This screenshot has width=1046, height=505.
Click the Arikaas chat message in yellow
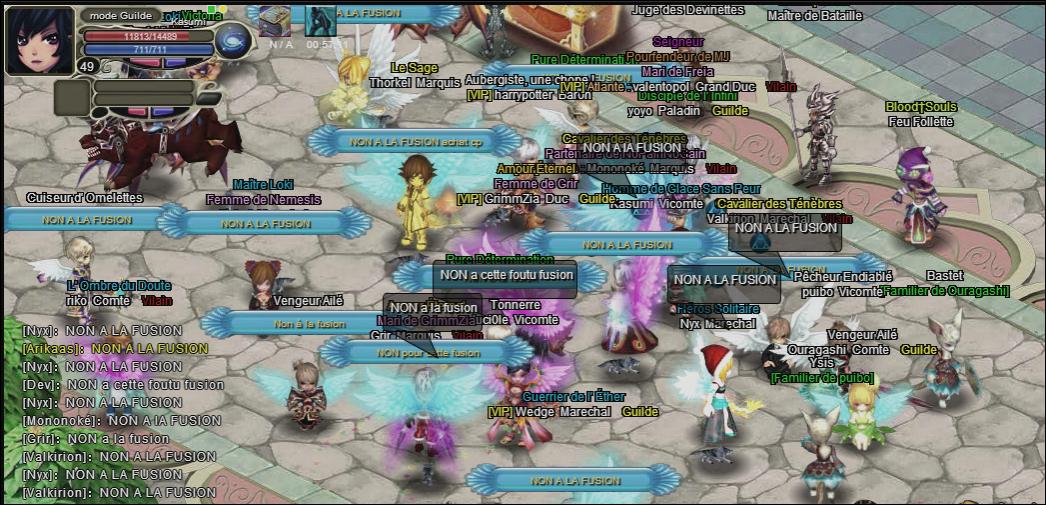point(115,349)
